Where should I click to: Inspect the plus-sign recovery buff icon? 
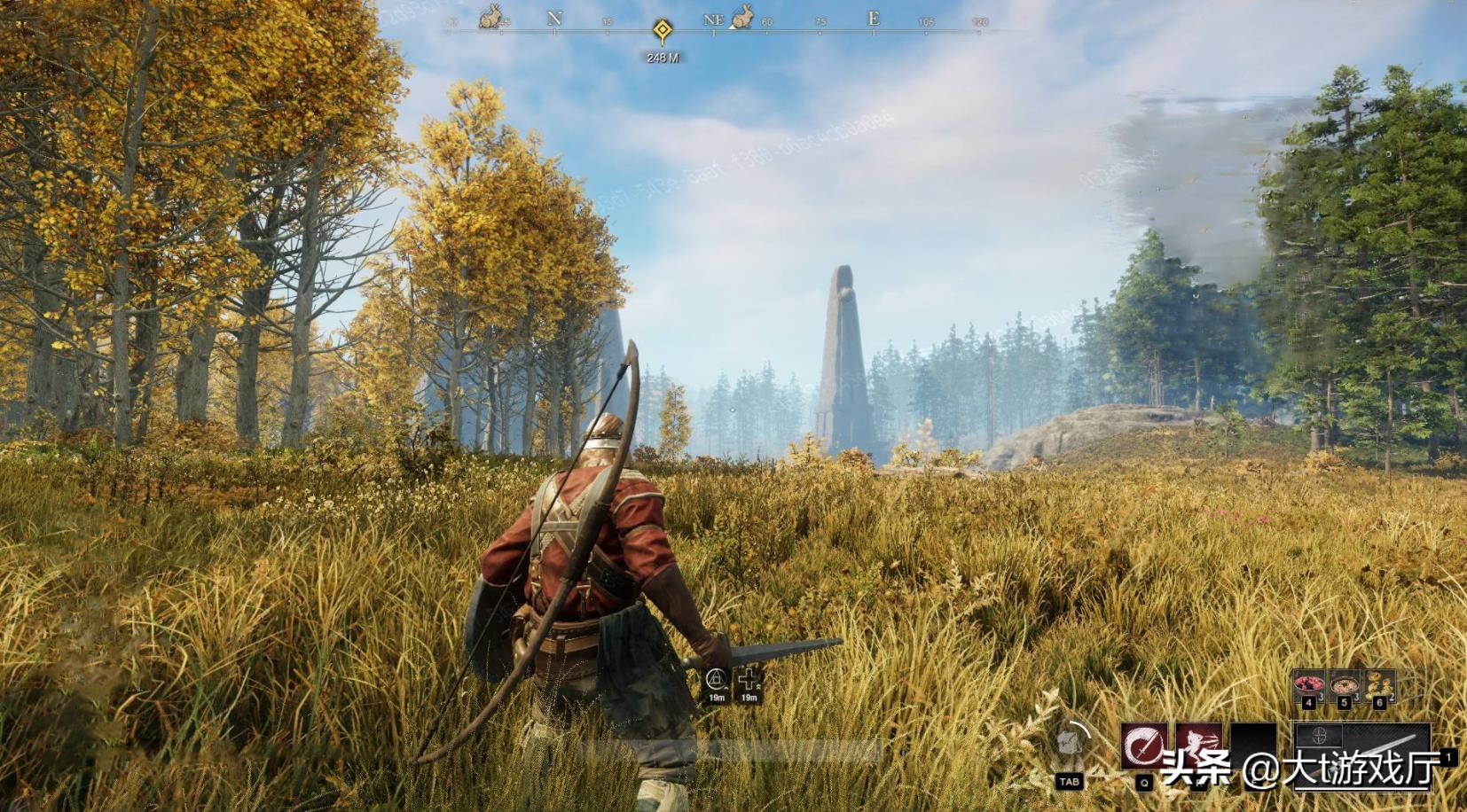click(x=749, y=680)
